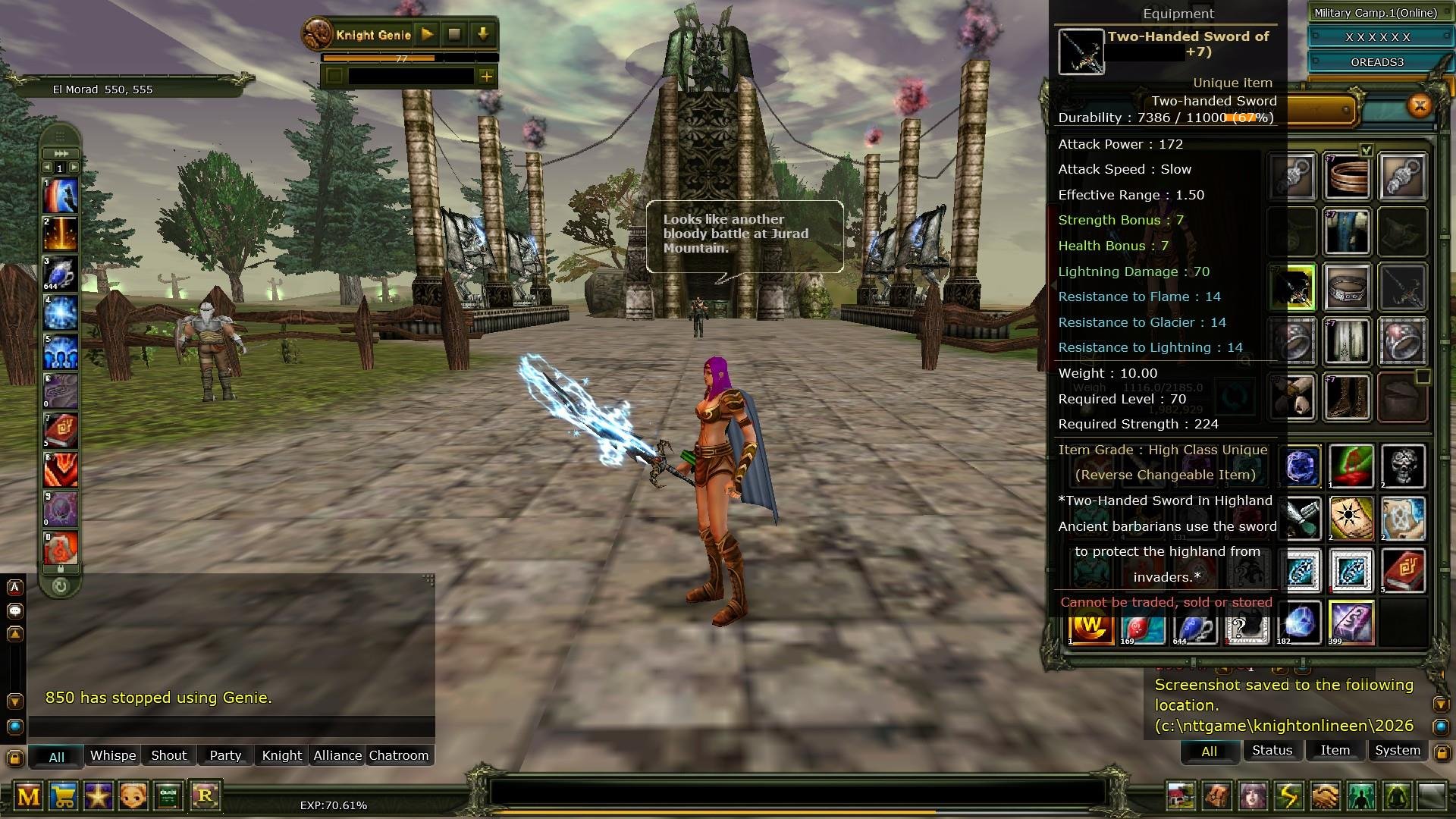Click the plus button in Genie panel
This screenshot has height=819, width=1456.
488,76
